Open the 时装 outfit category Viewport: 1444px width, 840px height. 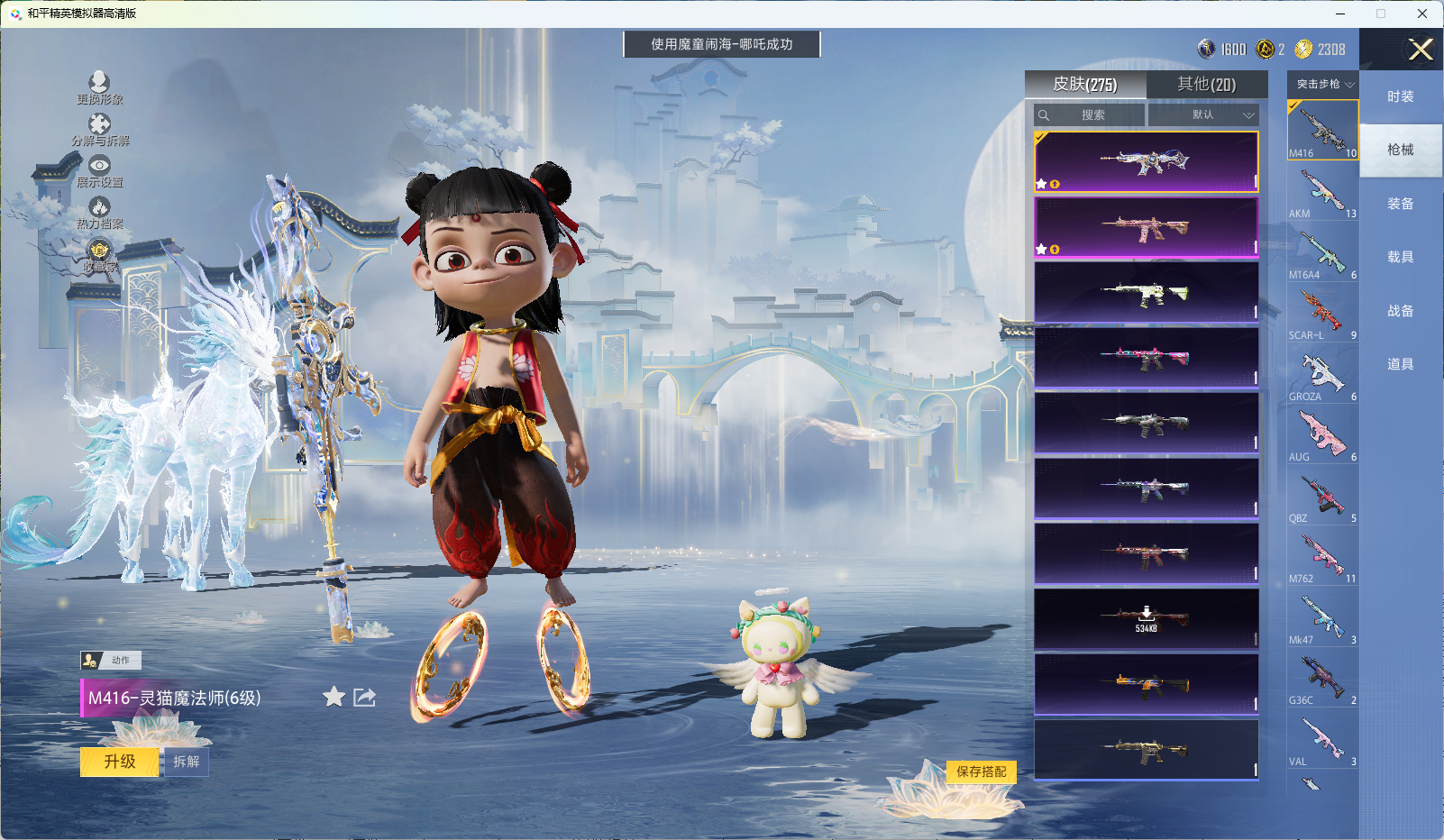coord(1400,96)
